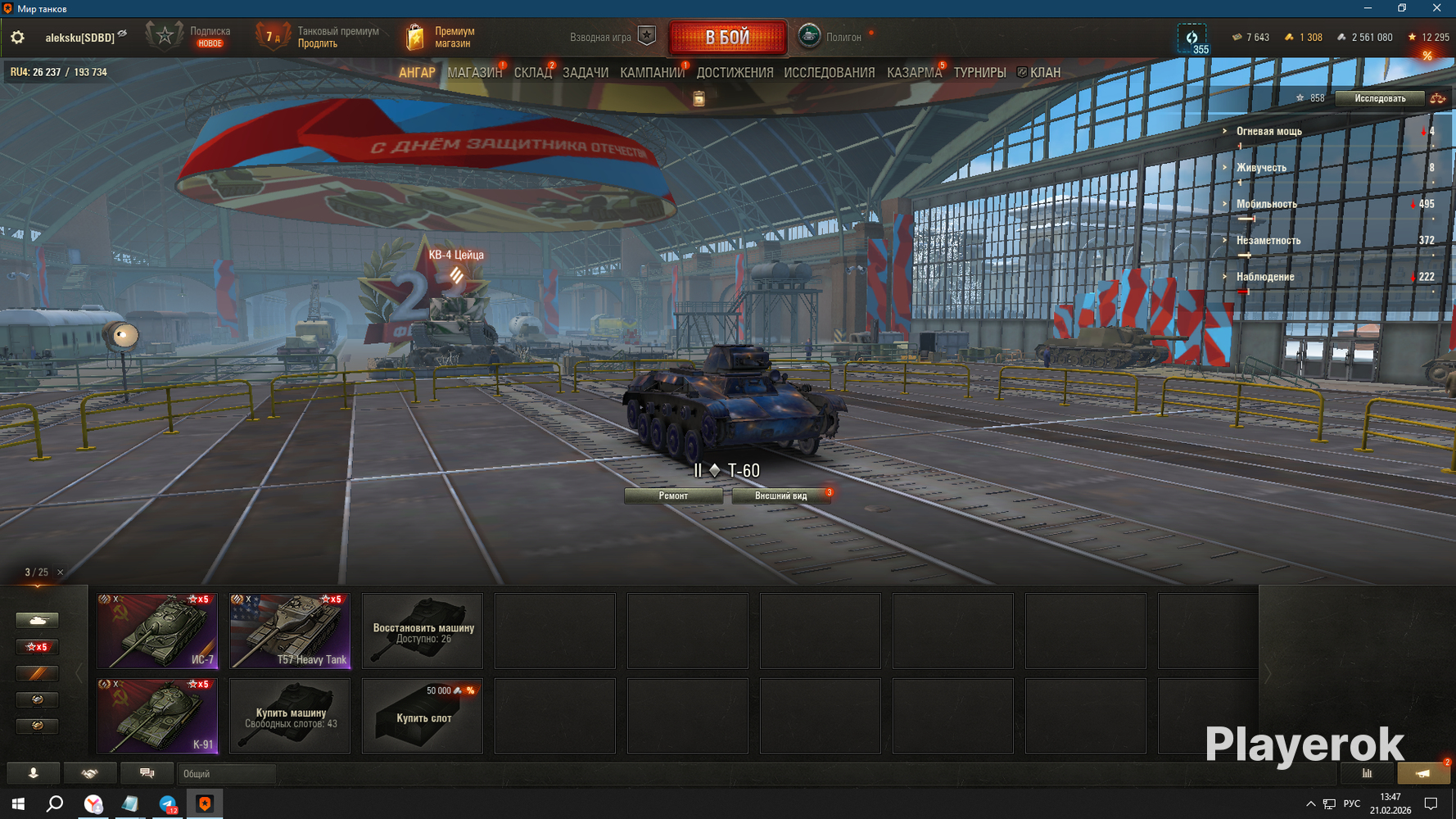Image resolution: width=1456 pixels, height=819 pixels.
Task: Switch to the СКЛАД tab
Action: (x=532, y=73)
